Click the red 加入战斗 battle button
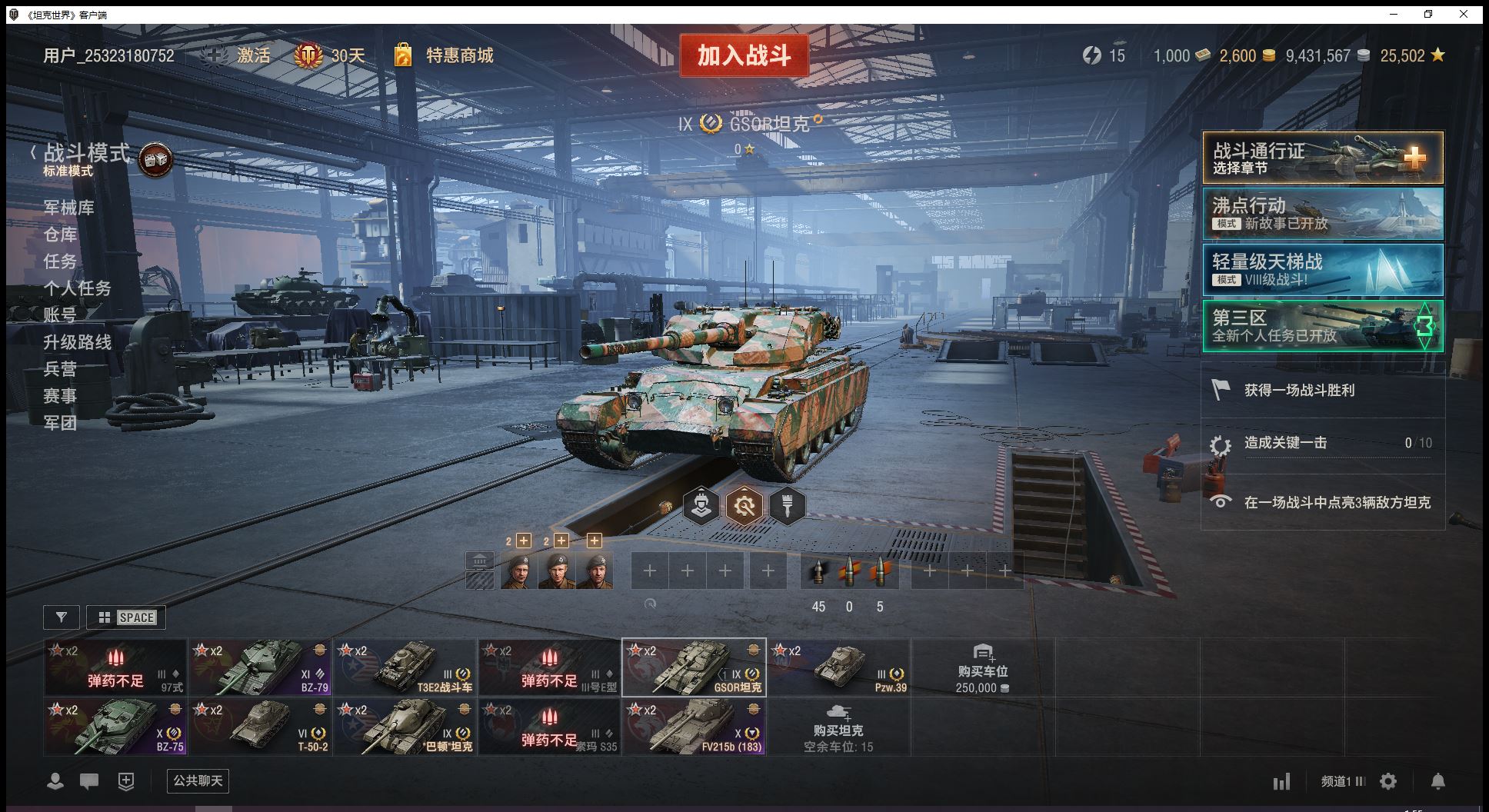 point(744,55)
